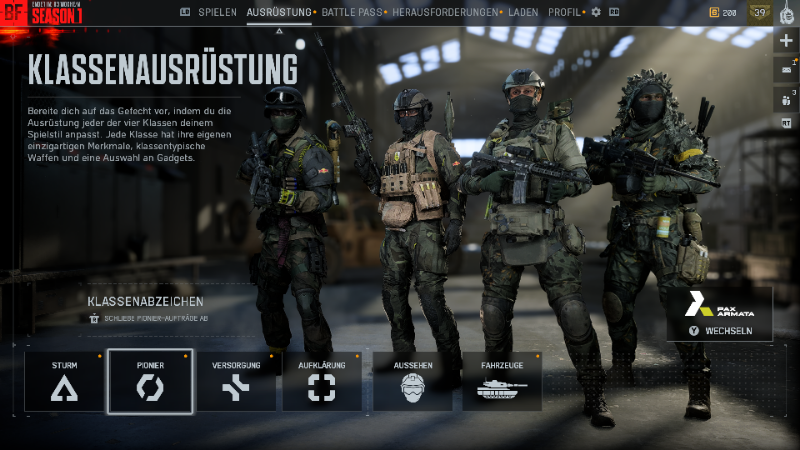Select the Sturm class tile
Viewport: 800px width, 450px height.
(x=64, y=381)
